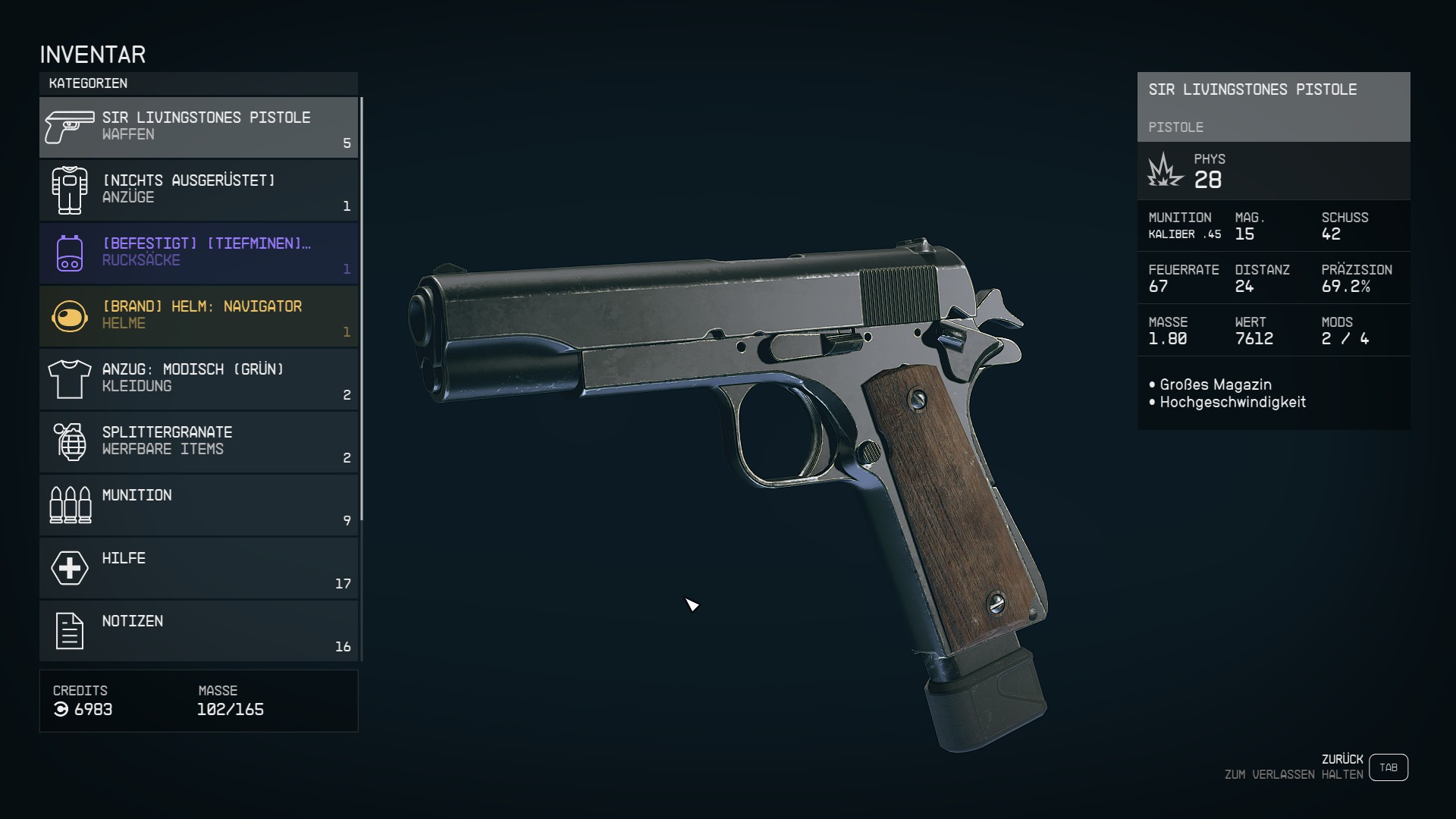Open Werfbare Items with Splittergranate
This screenshot has width=1456, height=819.
coord(199,442)
